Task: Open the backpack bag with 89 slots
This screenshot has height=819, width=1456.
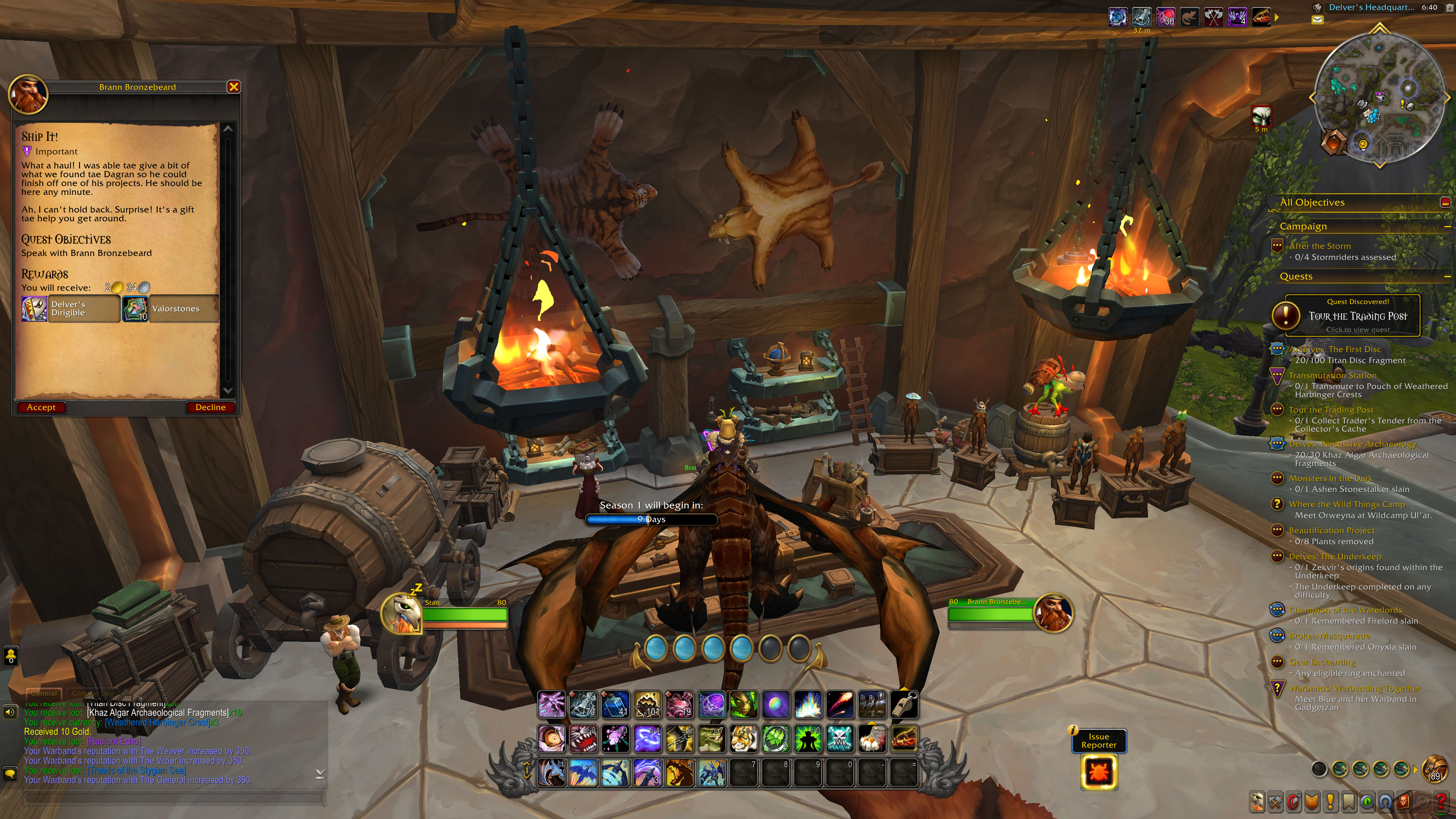Action: tap(1434, 769)
